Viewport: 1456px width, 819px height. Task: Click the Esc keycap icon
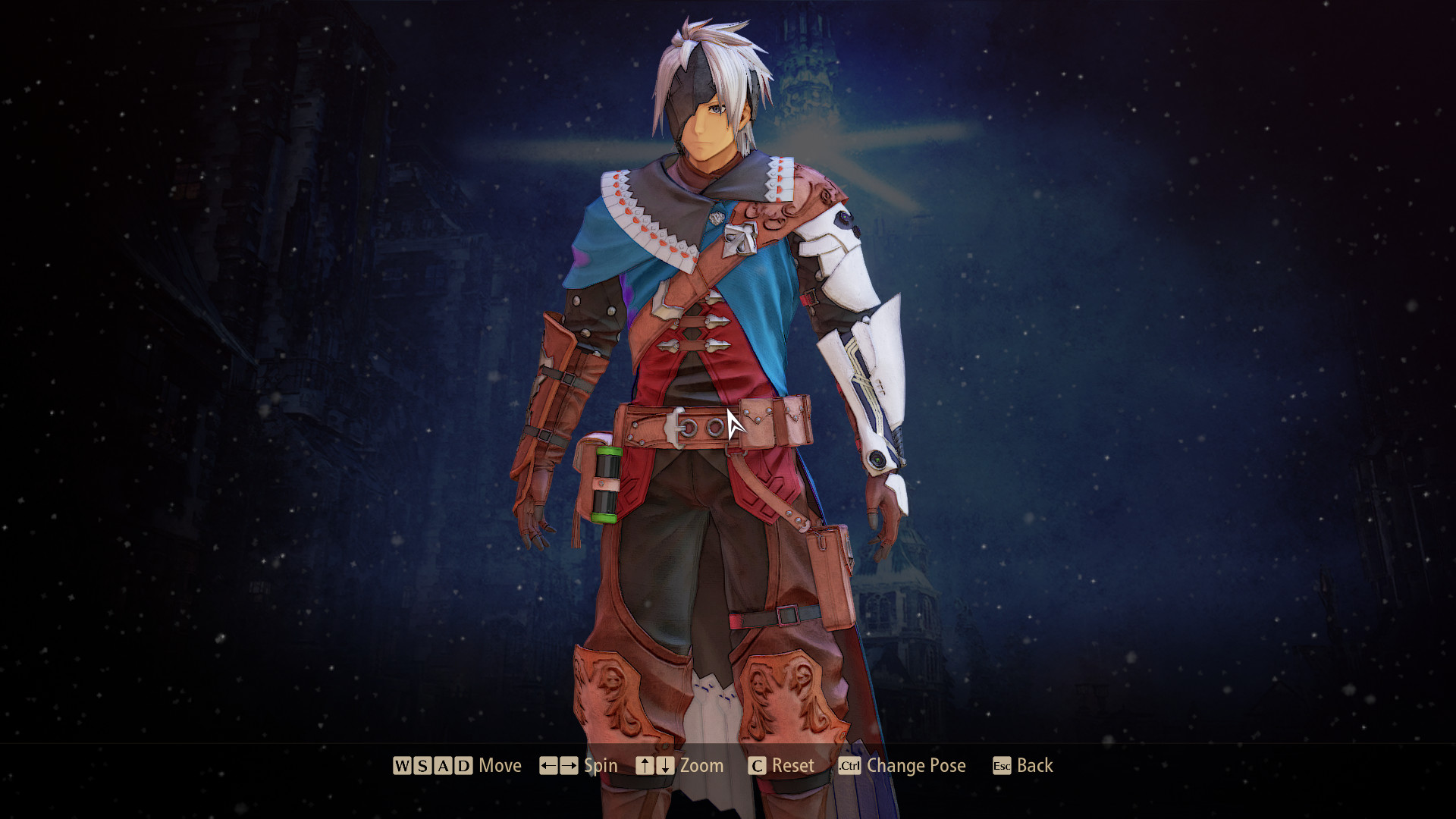click(x=1000, y=766)
